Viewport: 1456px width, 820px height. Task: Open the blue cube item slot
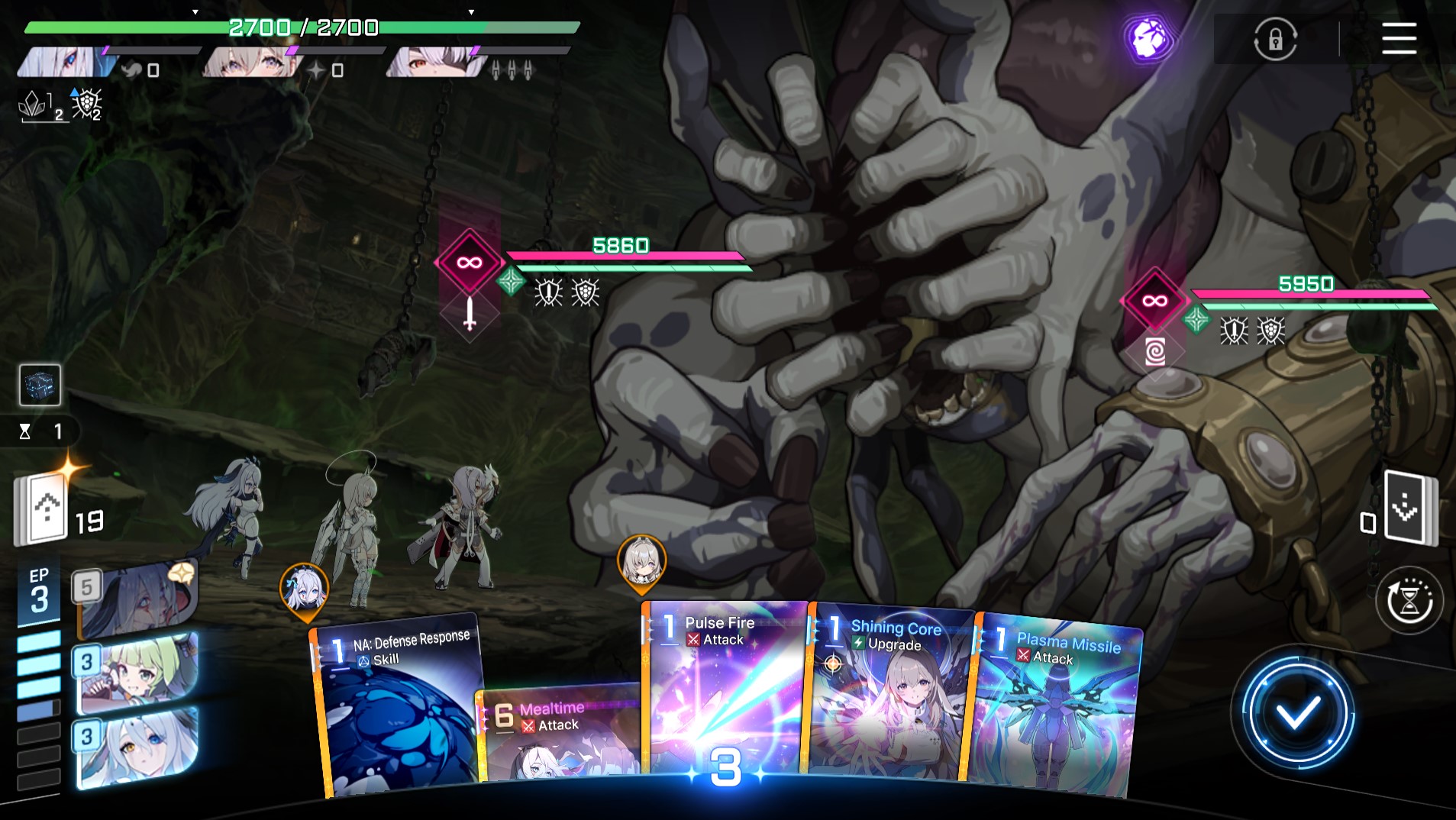40,385
